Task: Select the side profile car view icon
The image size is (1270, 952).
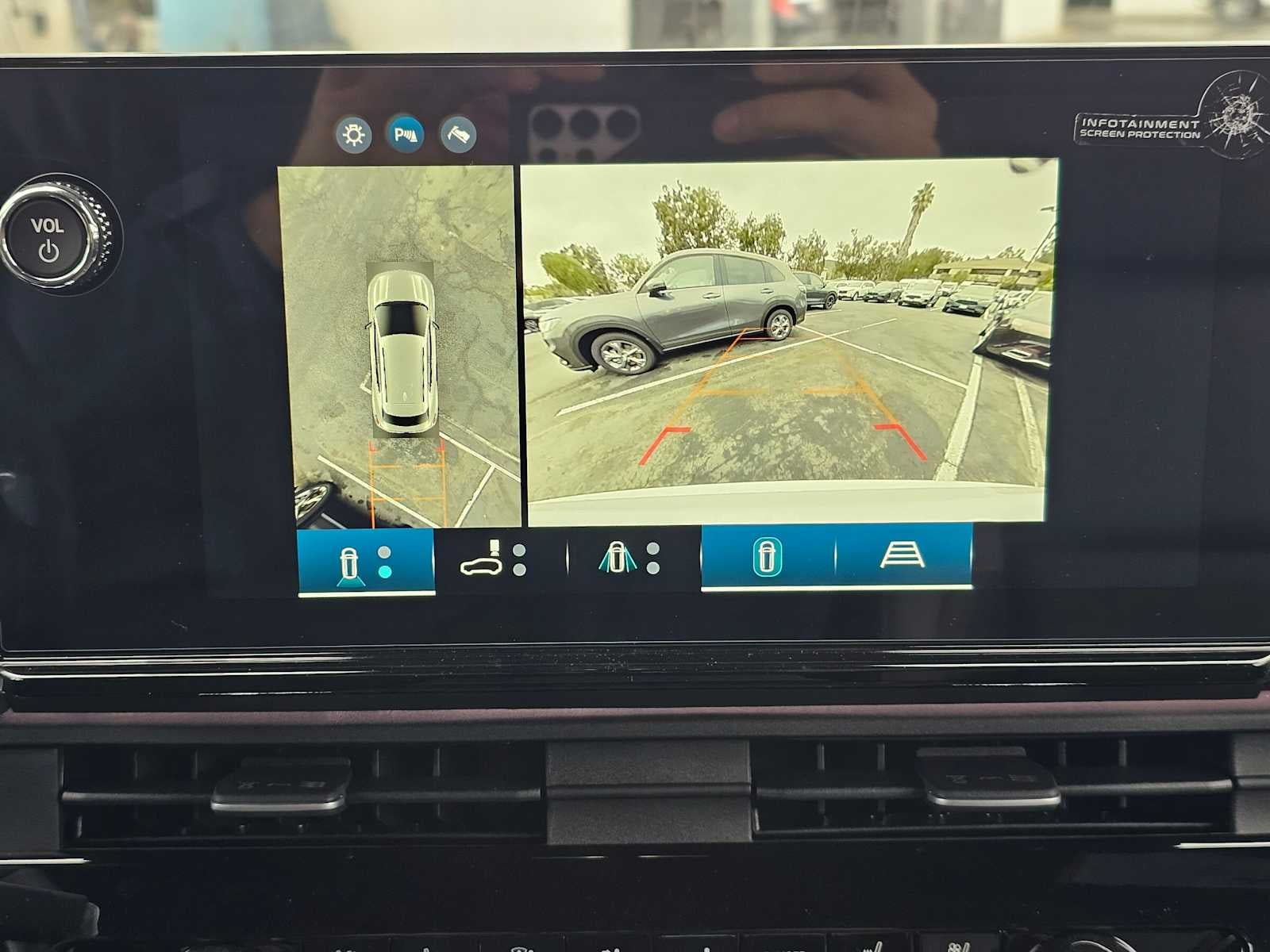Action: click(x=481, y=565)
